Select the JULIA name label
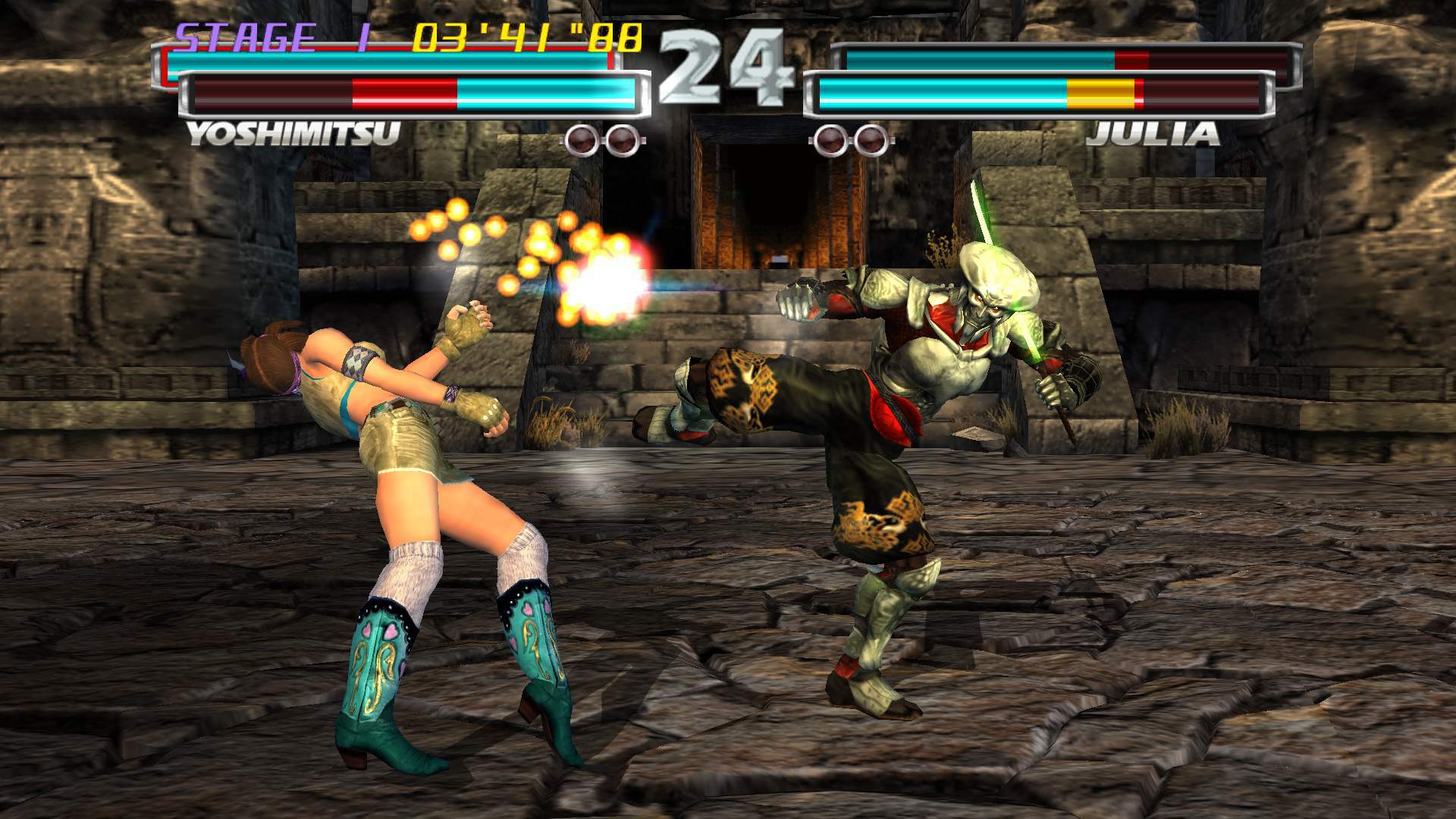The width and height of the screenshot is (1456, 819). [x=1153, y=135]
